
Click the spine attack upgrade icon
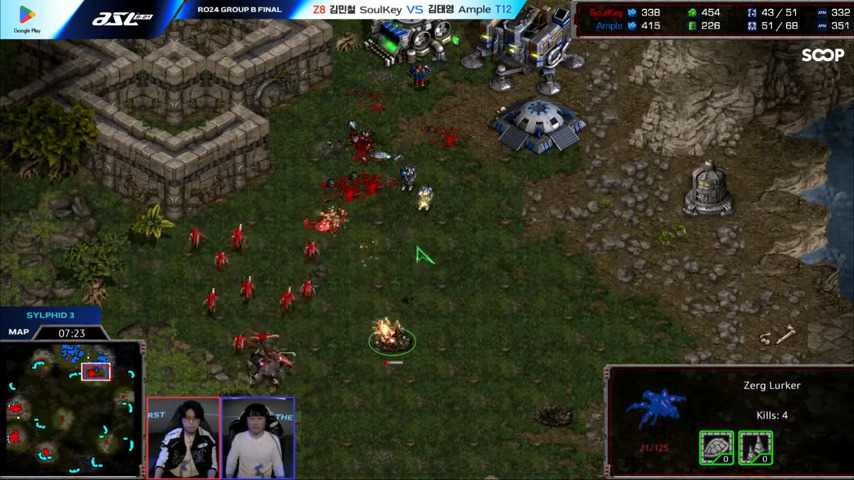(755, 447)
